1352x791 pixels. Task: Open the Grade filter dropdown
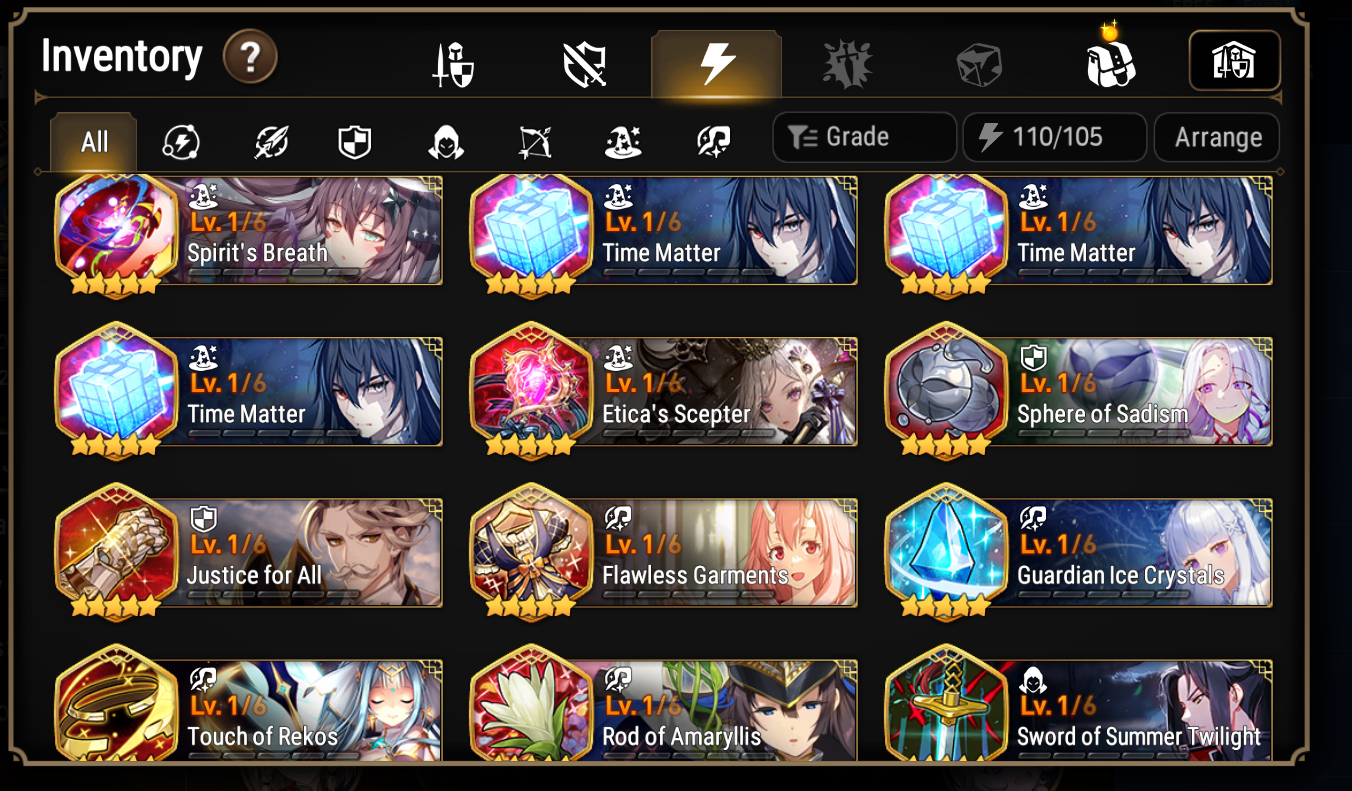coord(864,137)
